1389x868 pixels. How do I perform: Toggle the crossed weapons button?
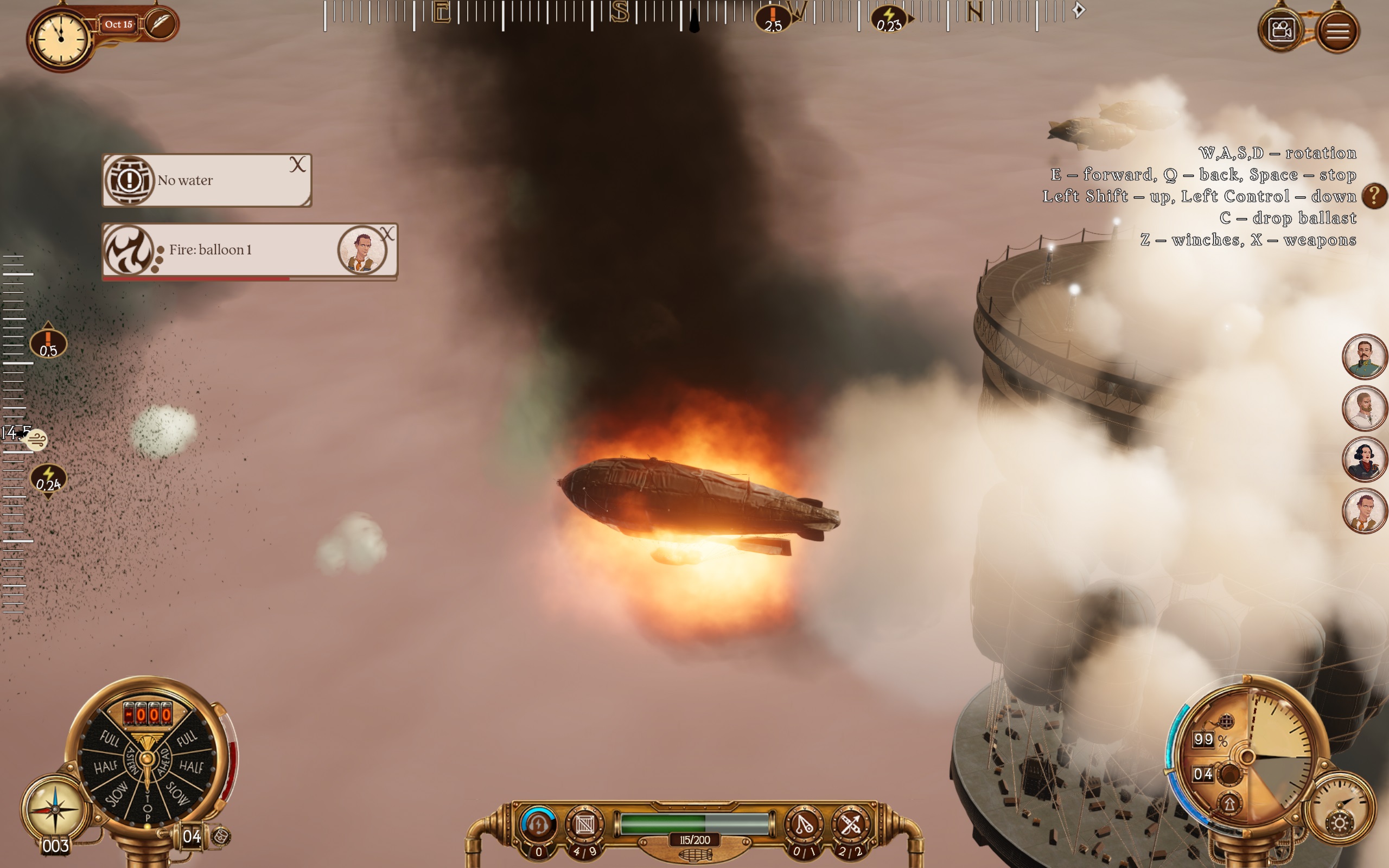(x=850, y=825)
